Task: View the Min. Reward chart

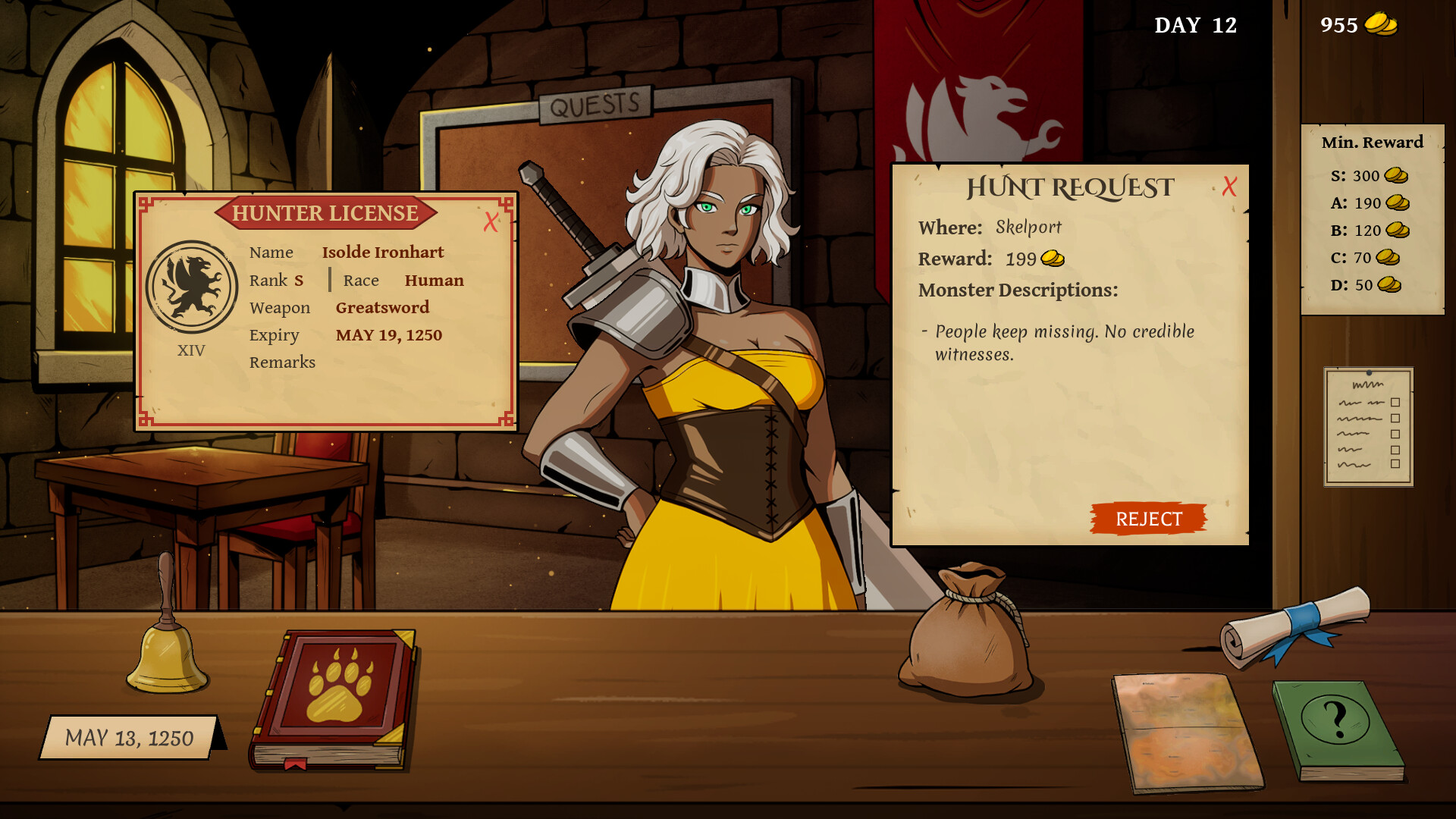Action: click(x=1372, y=218)
